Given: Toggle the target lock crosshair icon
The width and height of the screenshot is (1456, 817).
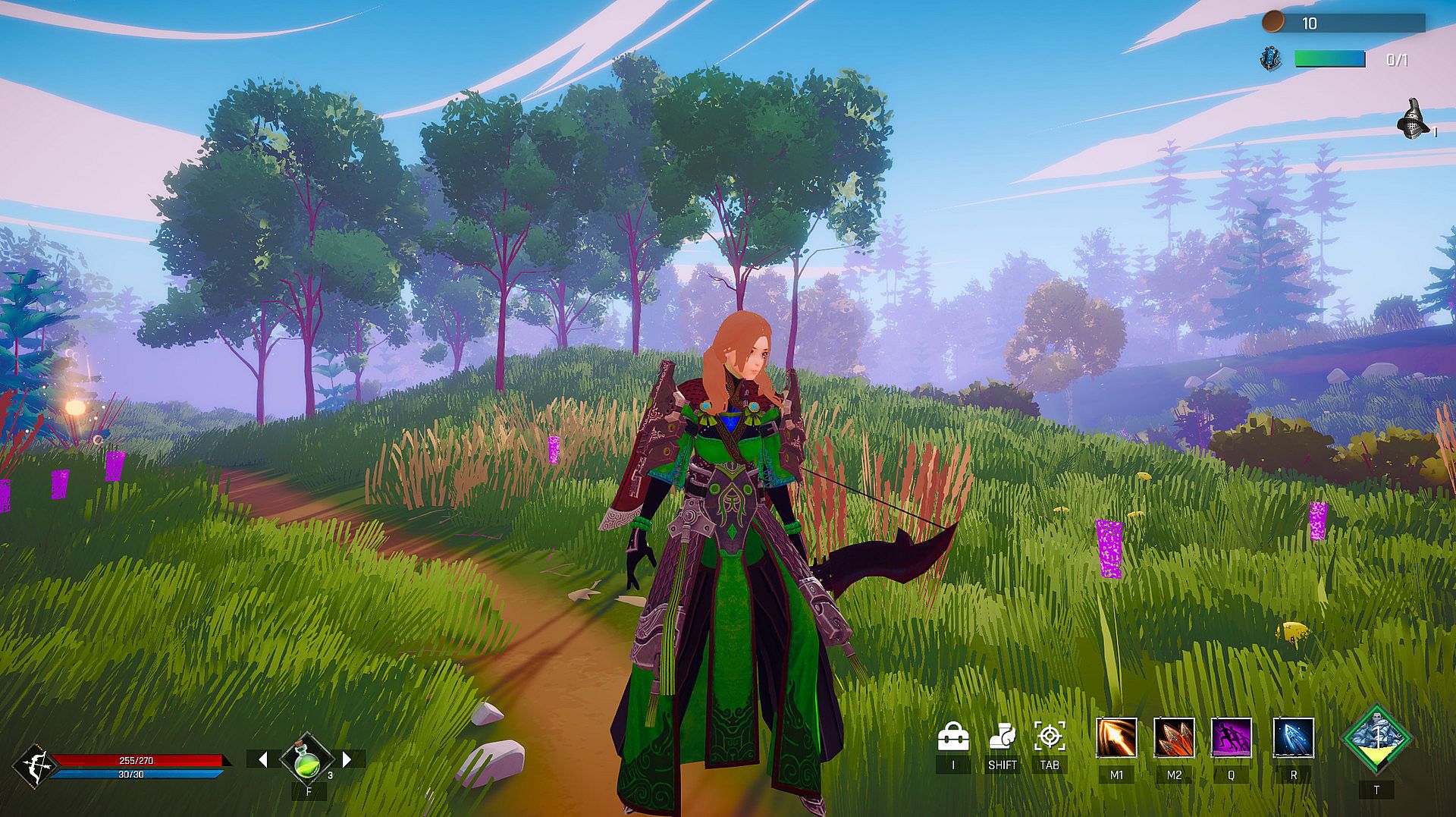Looking at the screenshot, I should pos(1050,737).
